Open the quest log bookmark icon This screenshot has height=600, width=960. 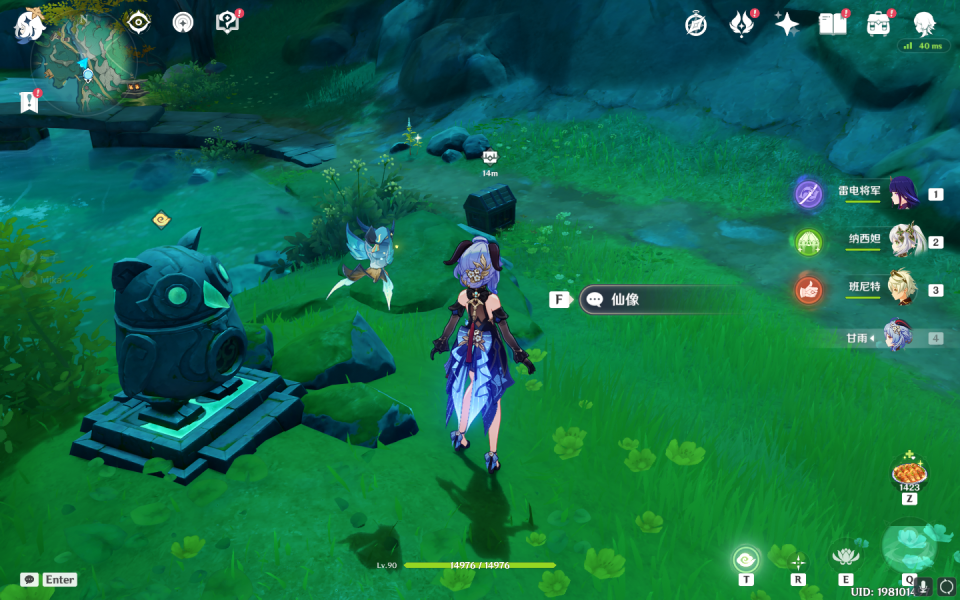click(28, 101)
